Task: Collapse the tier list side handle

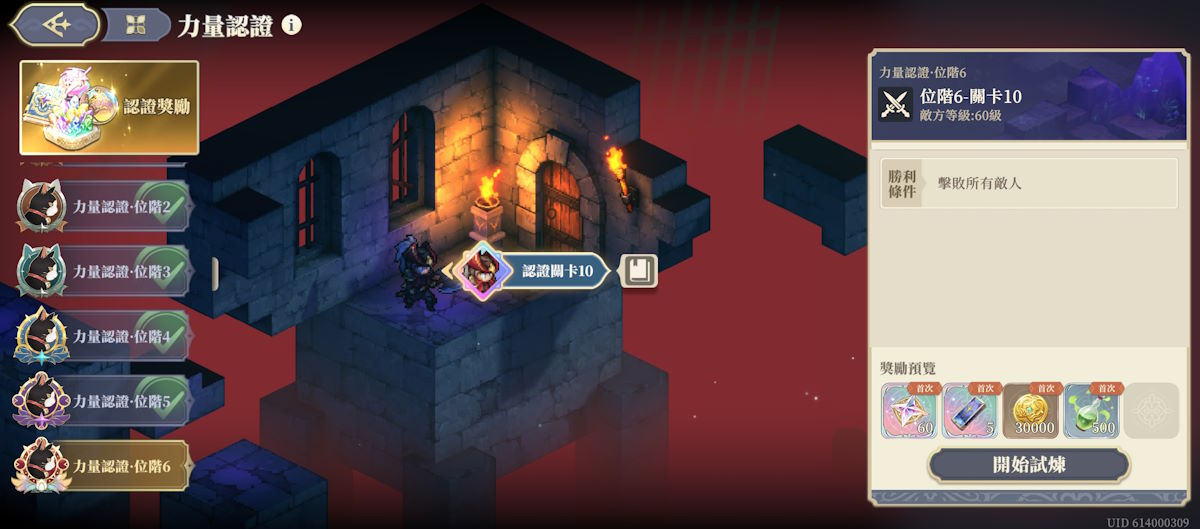Action: pyautogui.click(x=215, y=271)
